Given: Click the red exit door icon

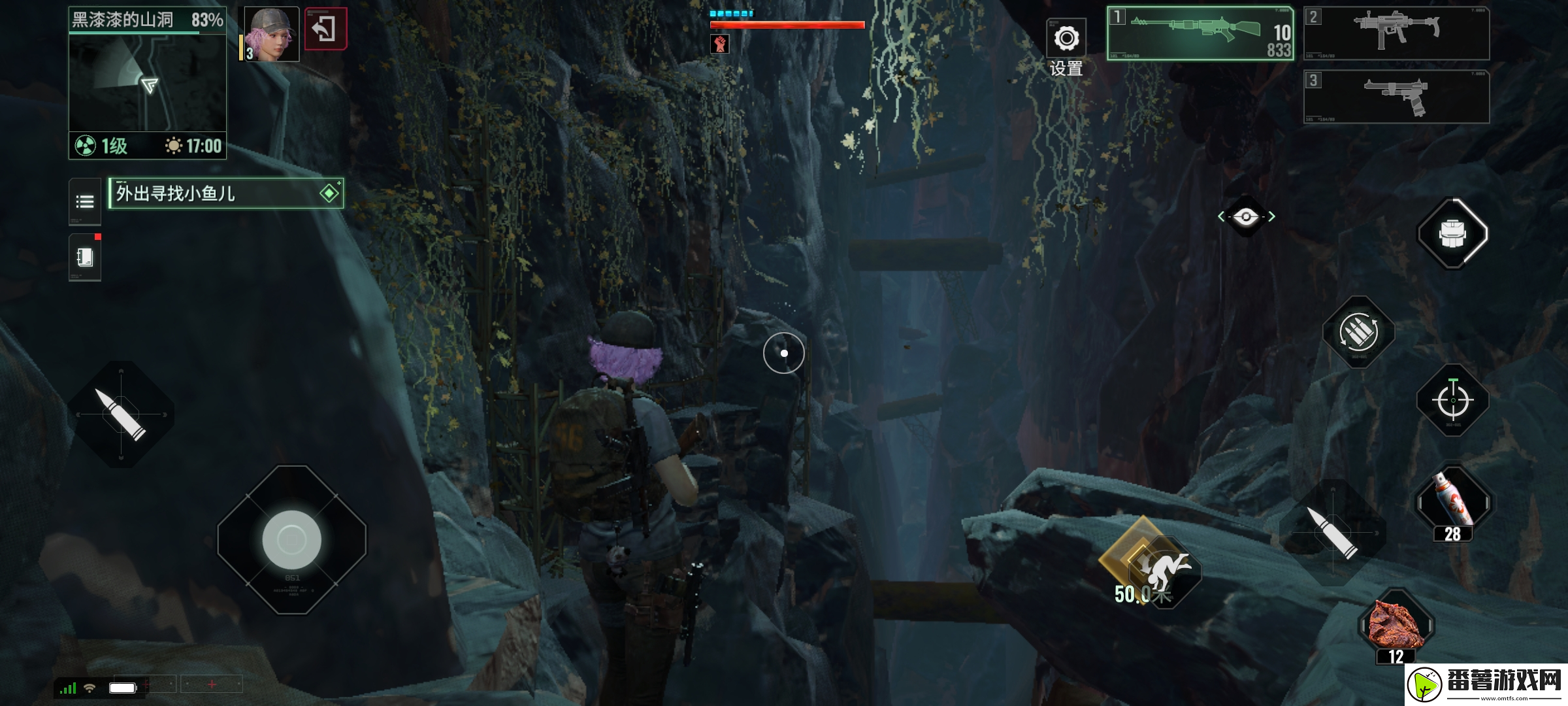Looking at the screenshot, I should click(325, 29).
